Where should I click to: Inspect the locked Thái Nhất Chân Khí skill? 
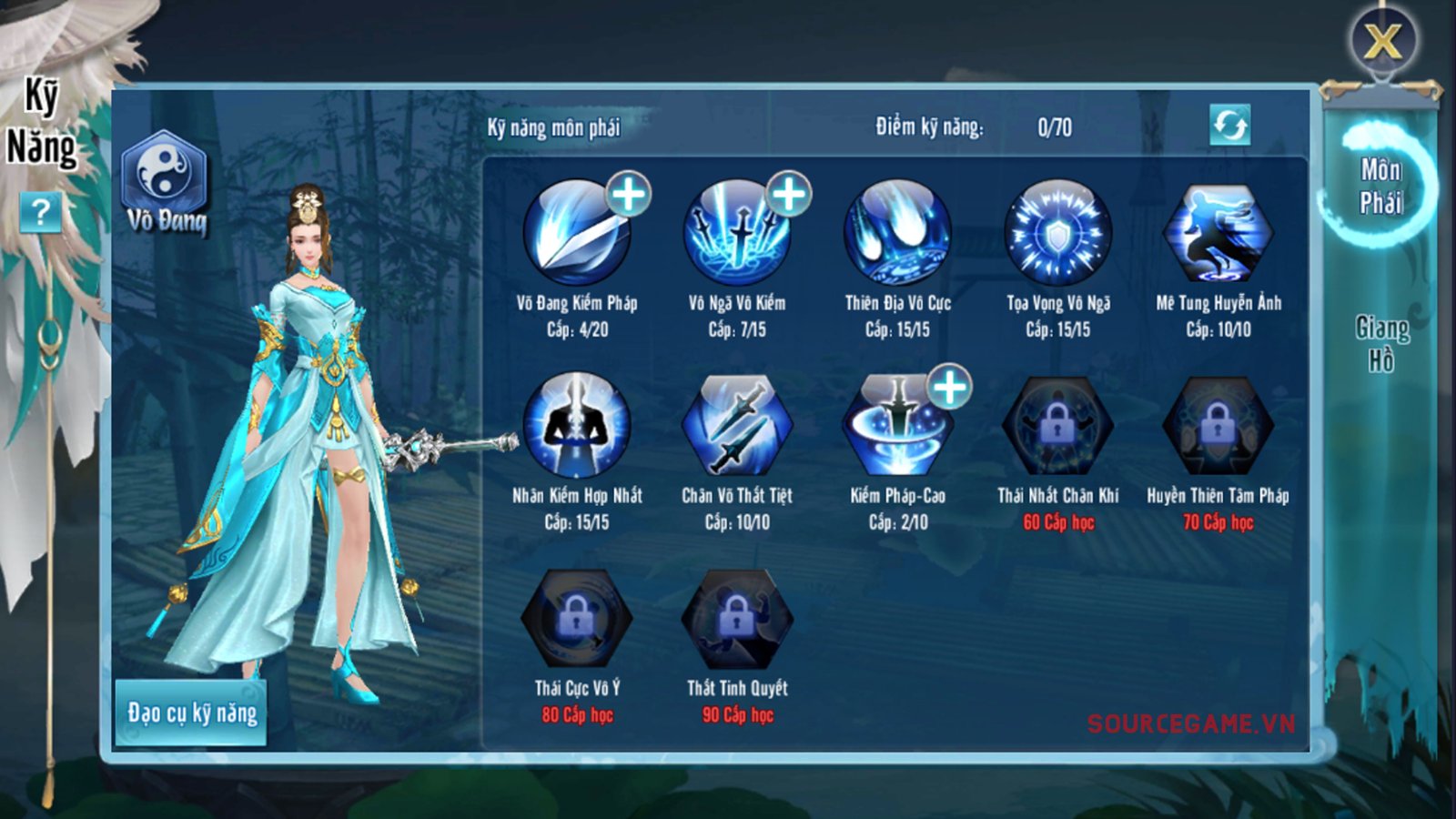tap(1057, 425)
